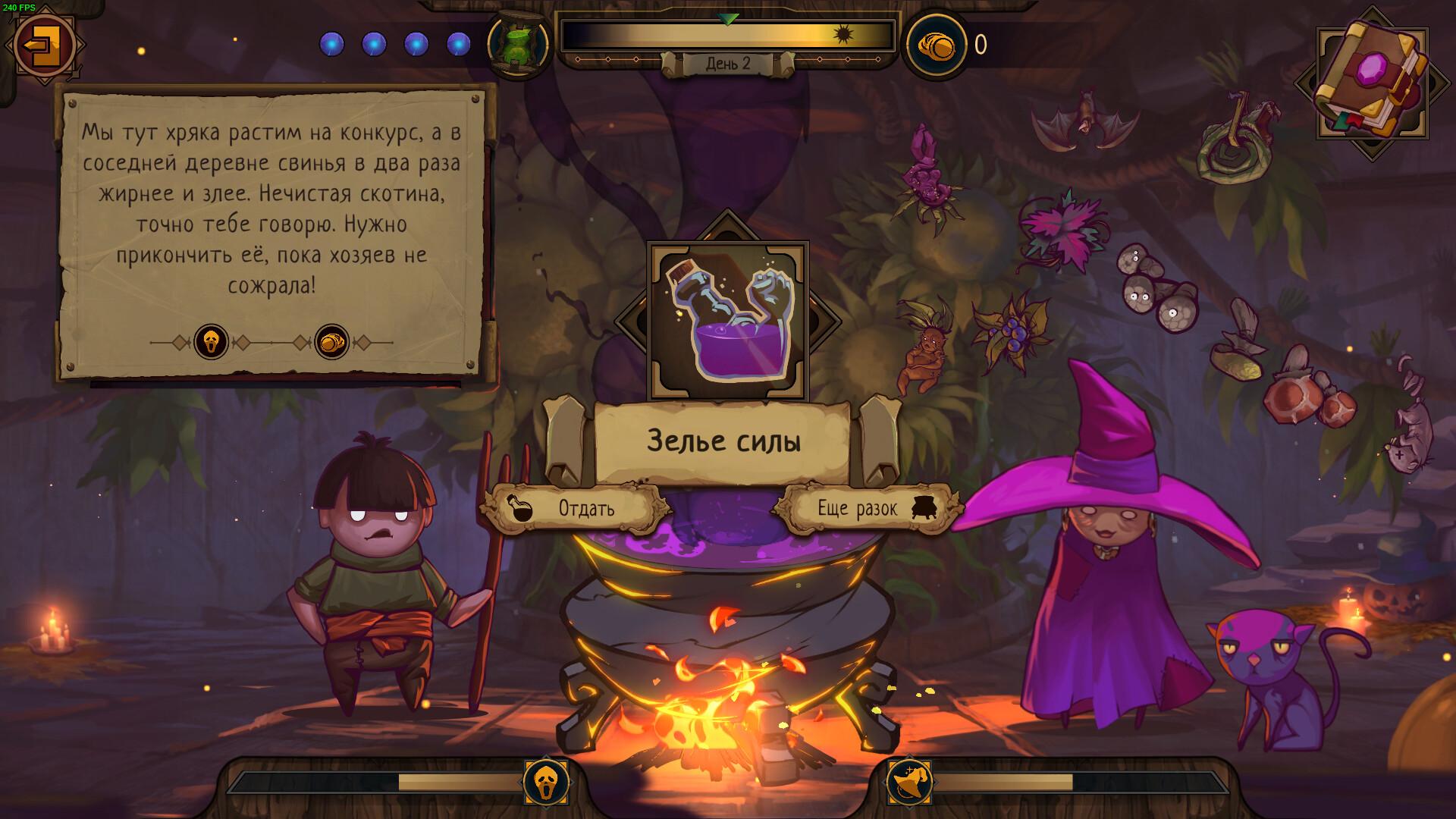Open the spell book with purple gem
This screenshot has height=819, width=1456.
(1371, 82)
